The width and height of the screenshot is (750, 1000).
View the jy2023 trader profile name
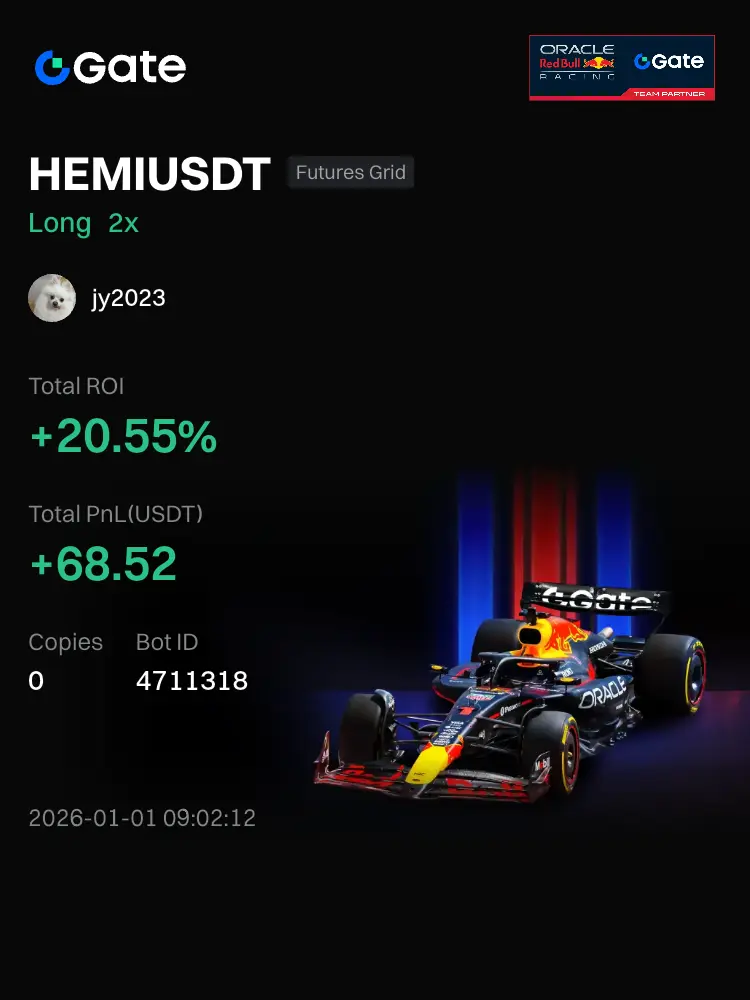click(129, 298)
